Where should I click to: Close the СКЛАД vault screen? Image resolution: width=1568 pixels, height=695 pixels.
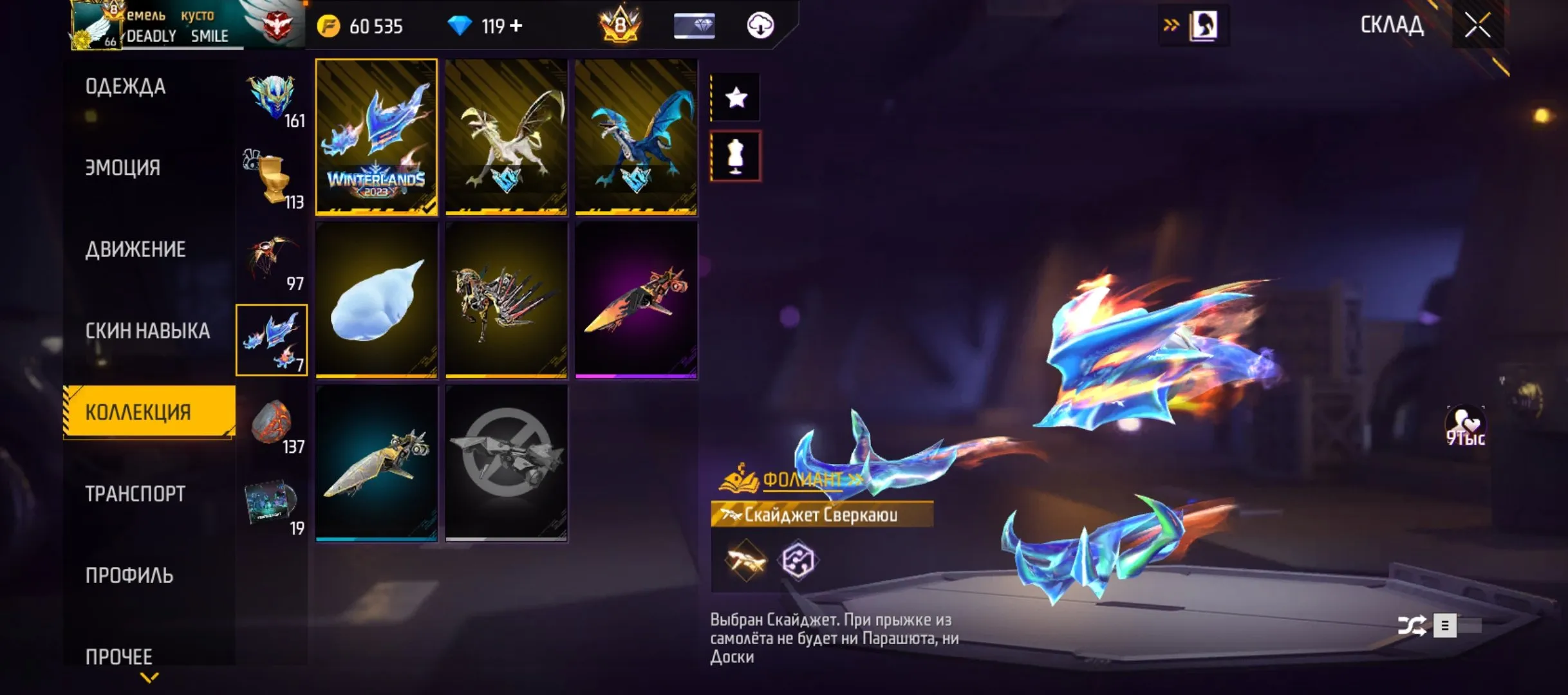(1477, 26)
